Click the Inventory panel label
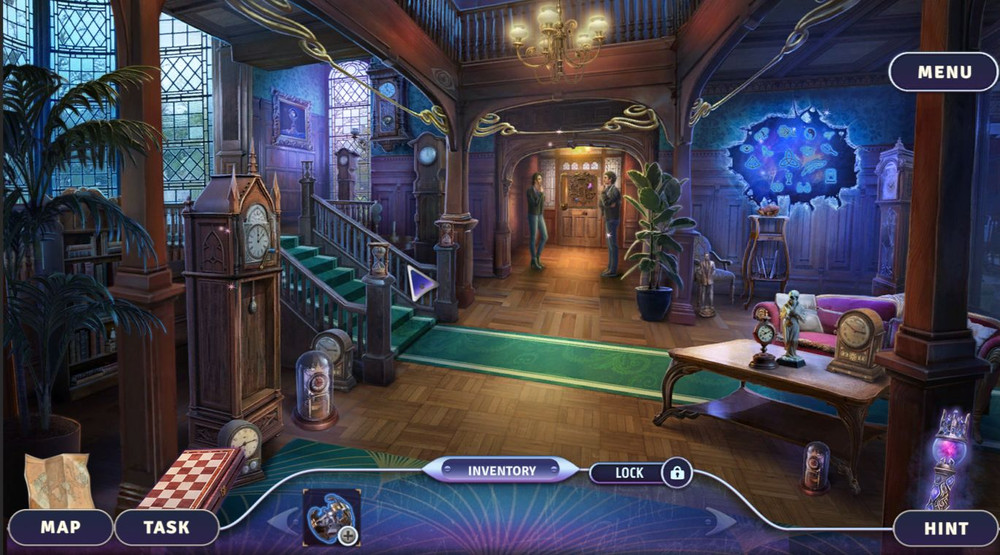The width and height of the screenshot is (1000, 555). [x=501, y=470]
